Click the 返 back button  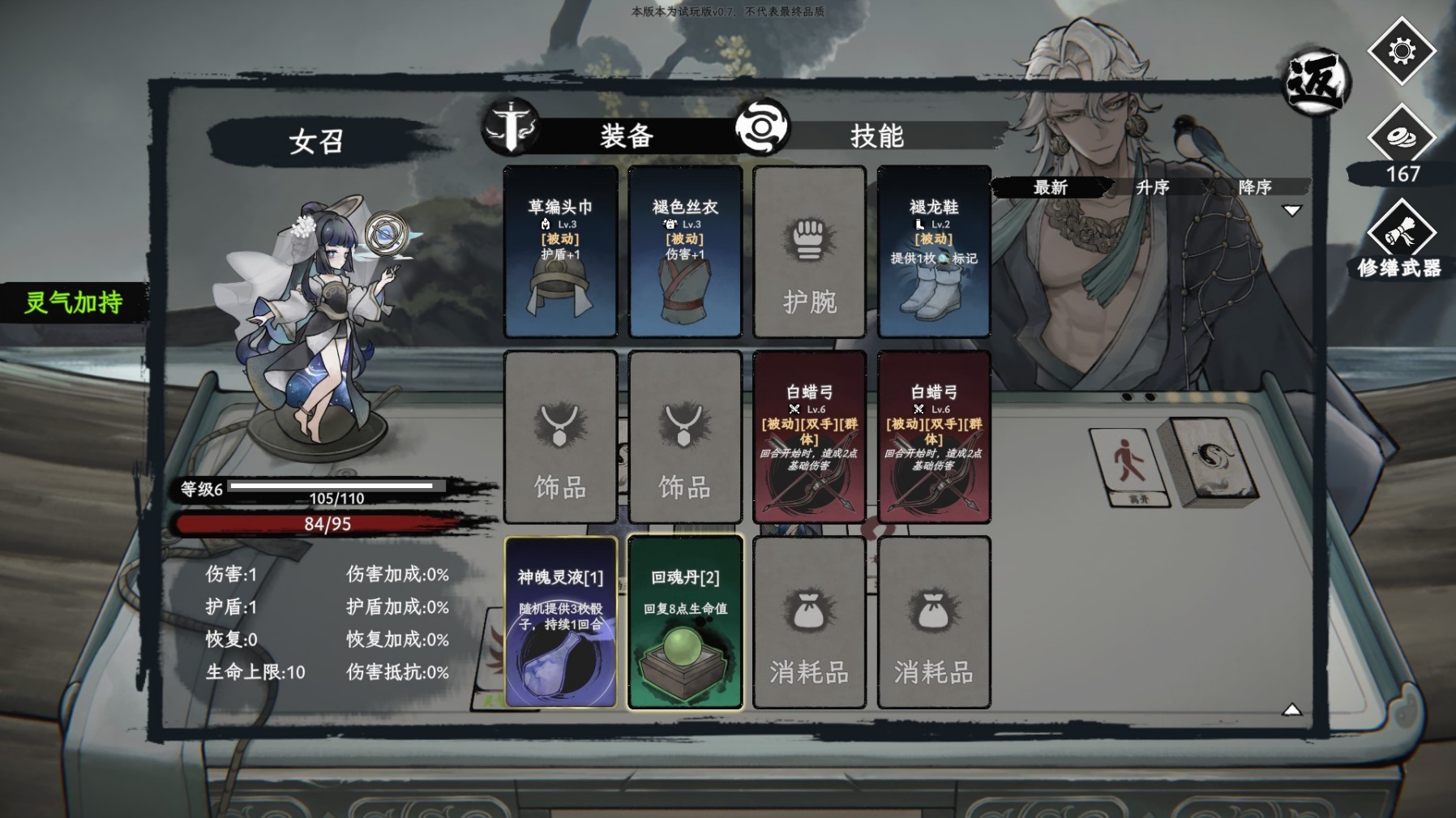[x=1316, y=82]
